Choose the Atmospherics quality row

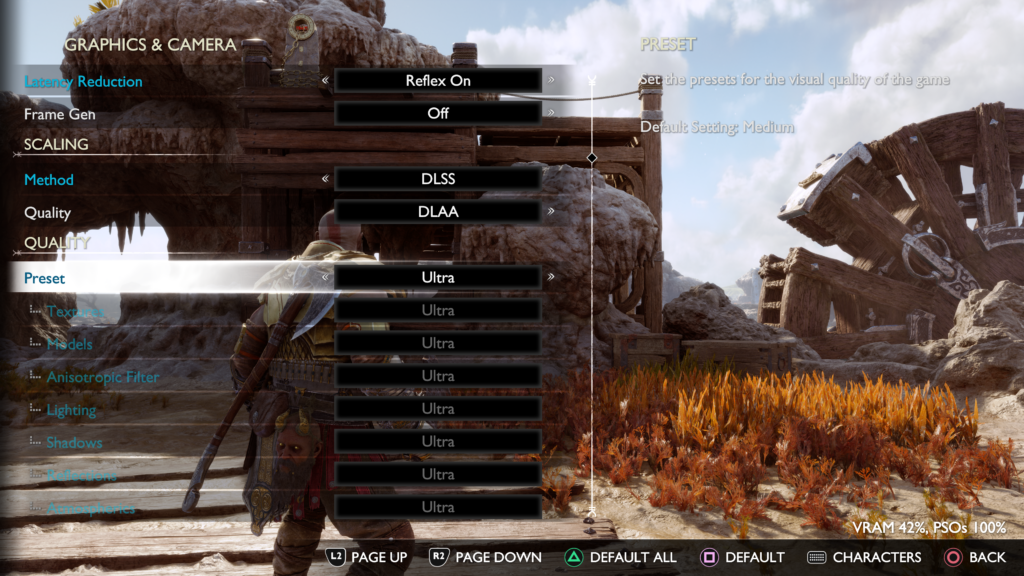(x=90, y=508)
